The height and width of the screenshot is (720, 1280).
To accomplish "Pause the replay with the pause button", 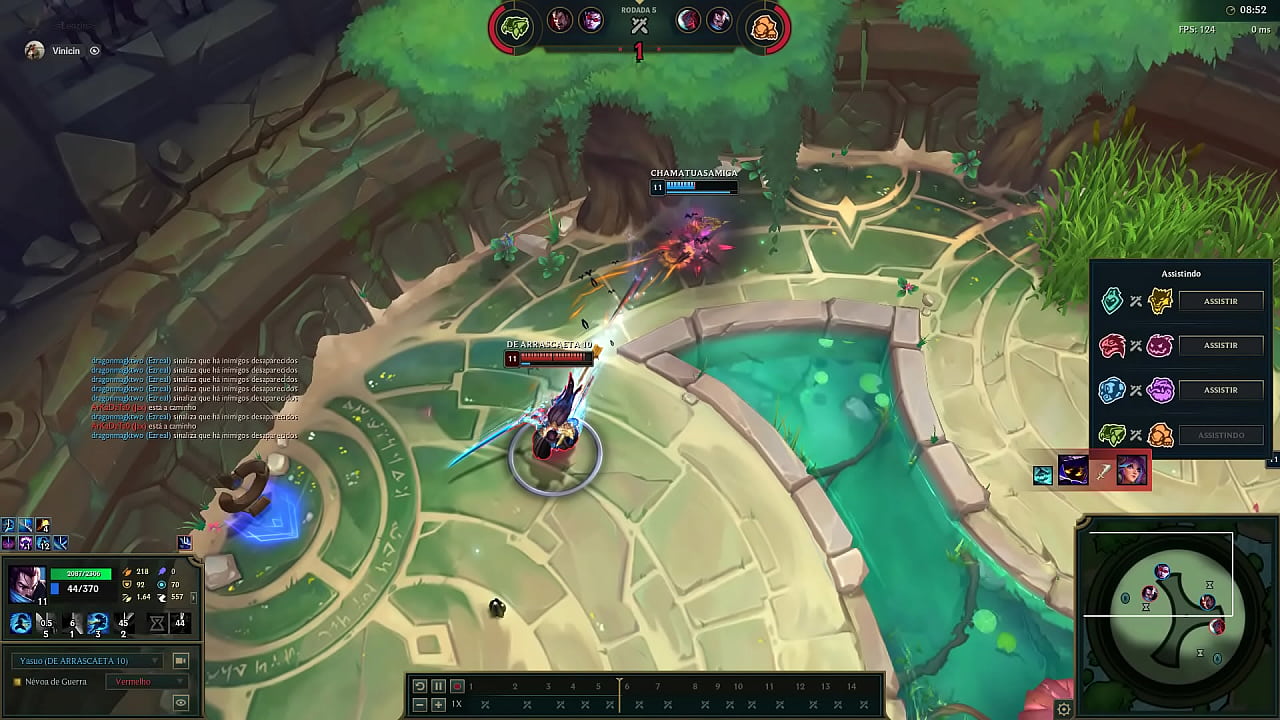I will [x=437, y=686].
